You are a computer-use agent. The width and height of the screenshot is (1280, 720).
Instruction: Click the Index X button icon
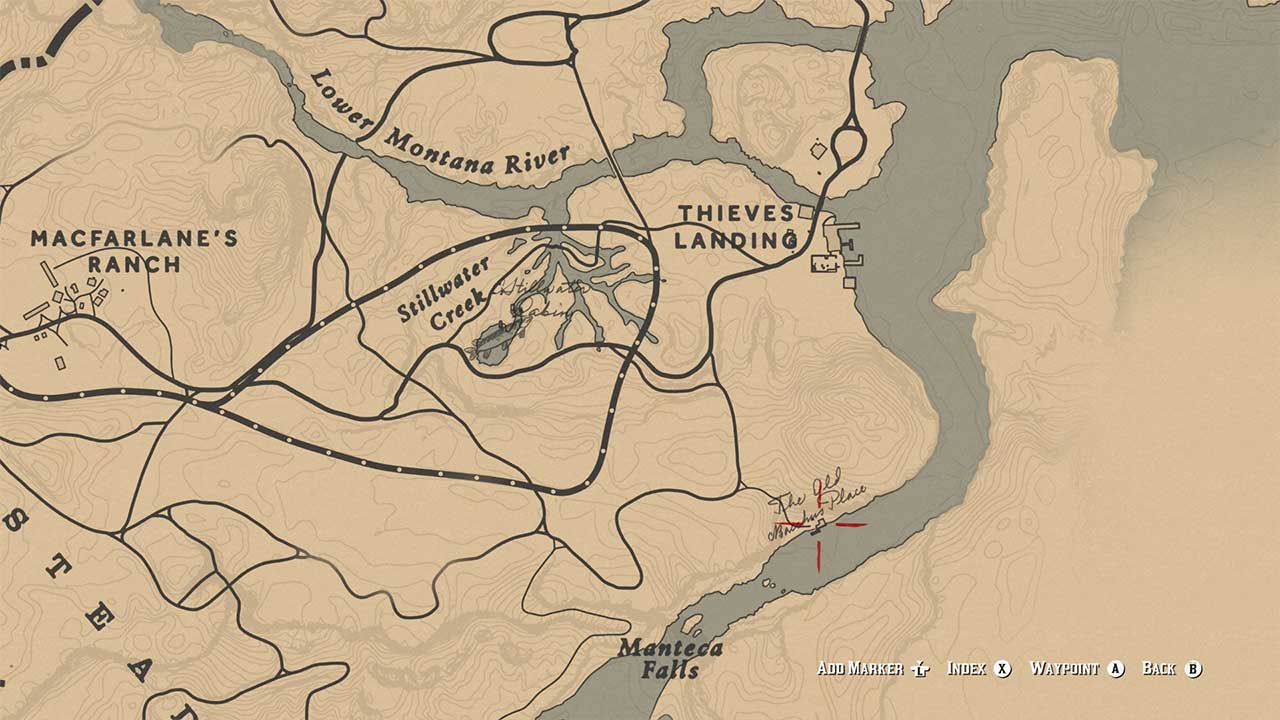1004,668
